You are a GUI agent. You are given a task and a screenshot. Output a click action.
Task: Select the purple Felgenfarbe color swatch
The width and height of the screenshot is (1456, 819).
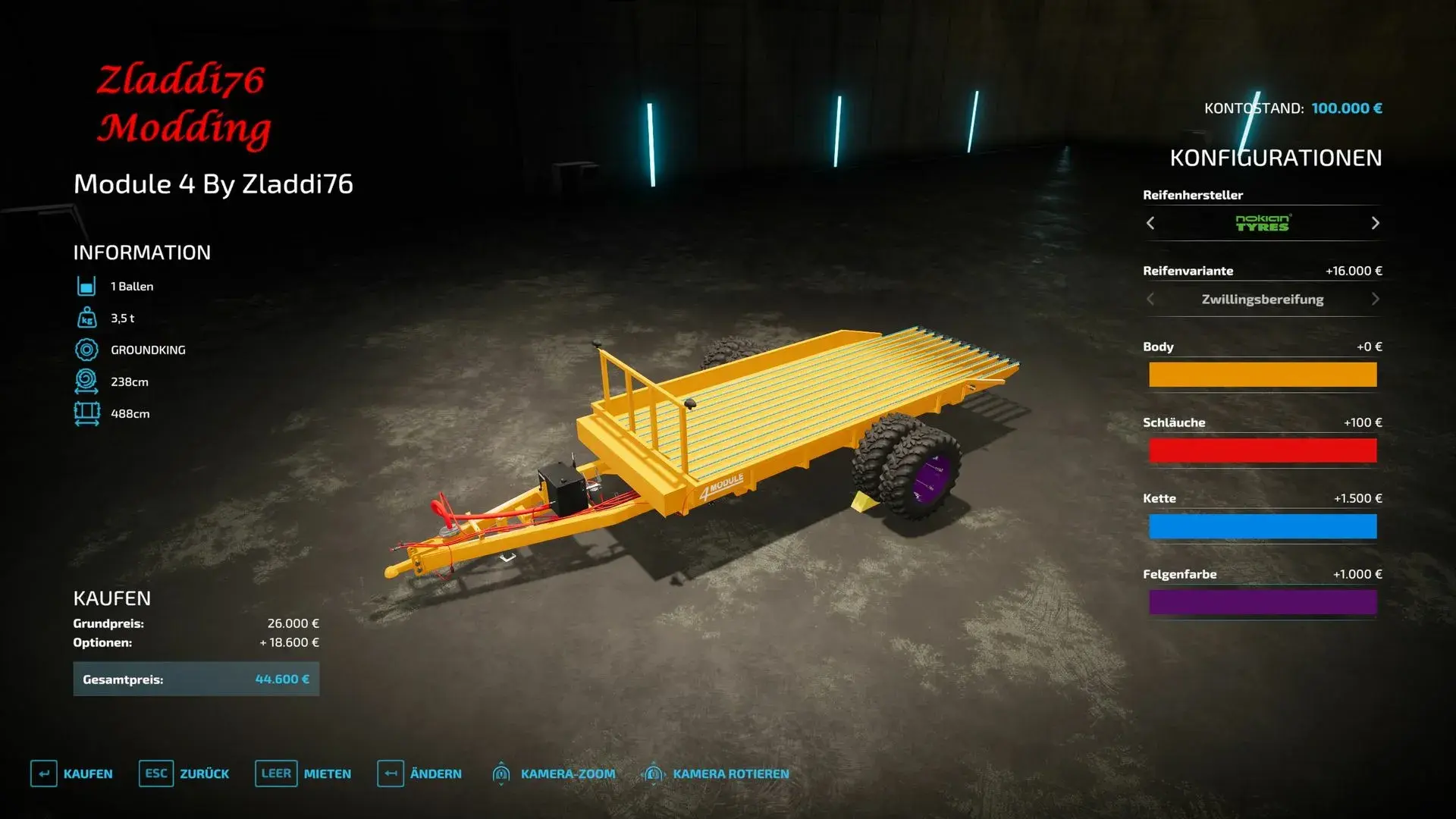pos(1263,602)
